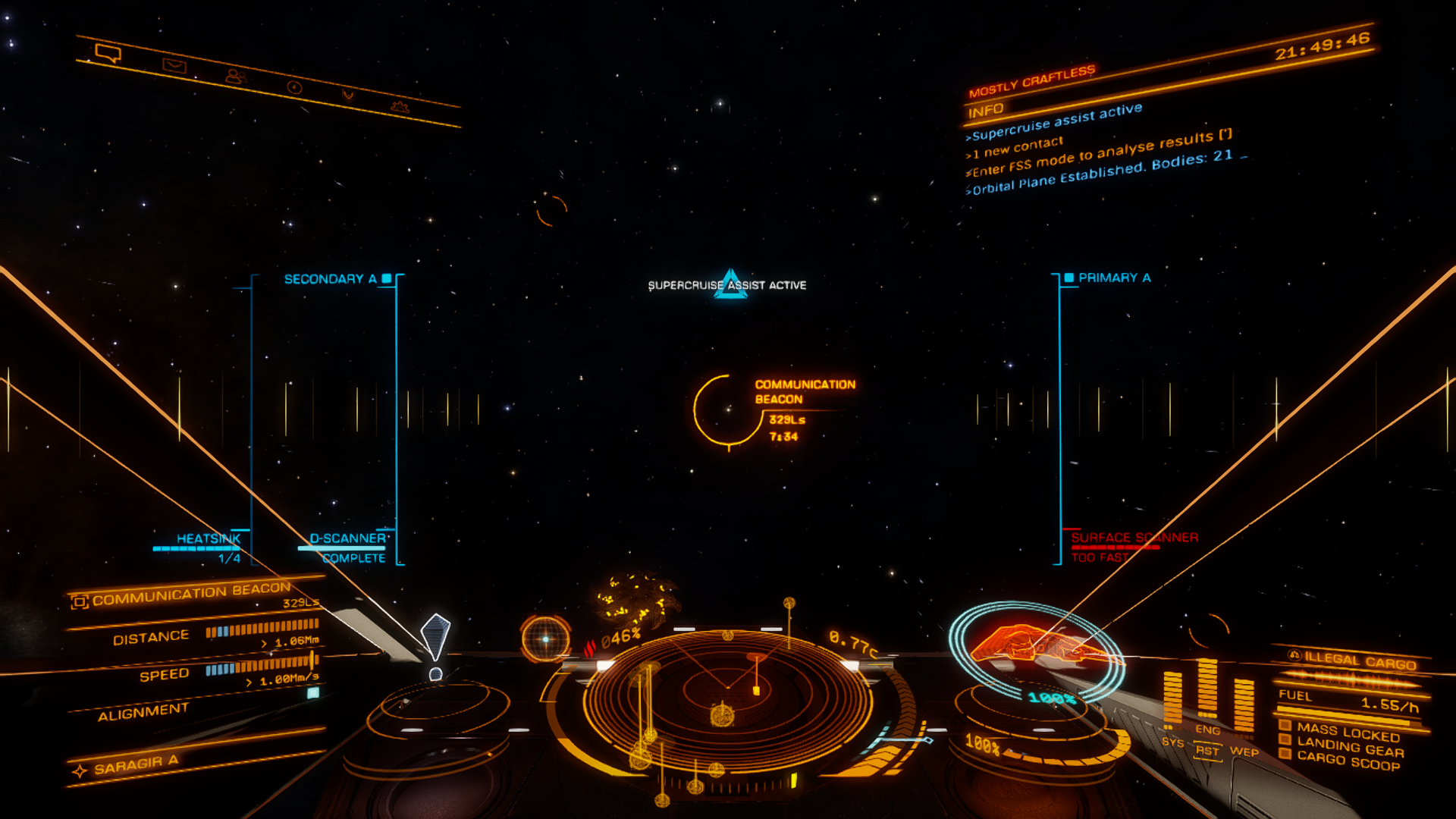This screenshot has height=819, width=1456.
Task: Select the Surface Scanner module
Action: click(1134, 538)
